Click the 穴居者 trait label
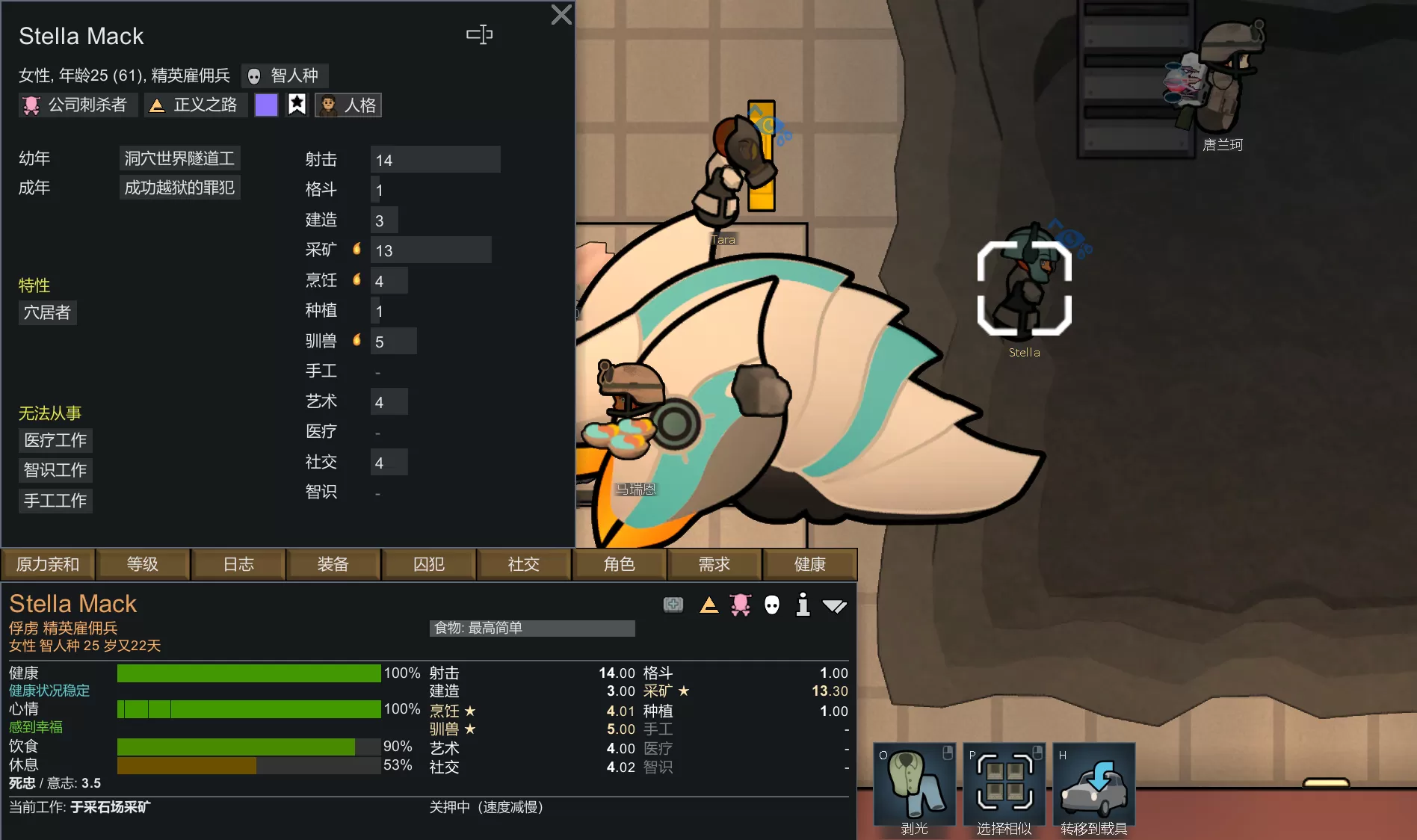Screen dimensions: 1417x840 (x=47, y=312)
